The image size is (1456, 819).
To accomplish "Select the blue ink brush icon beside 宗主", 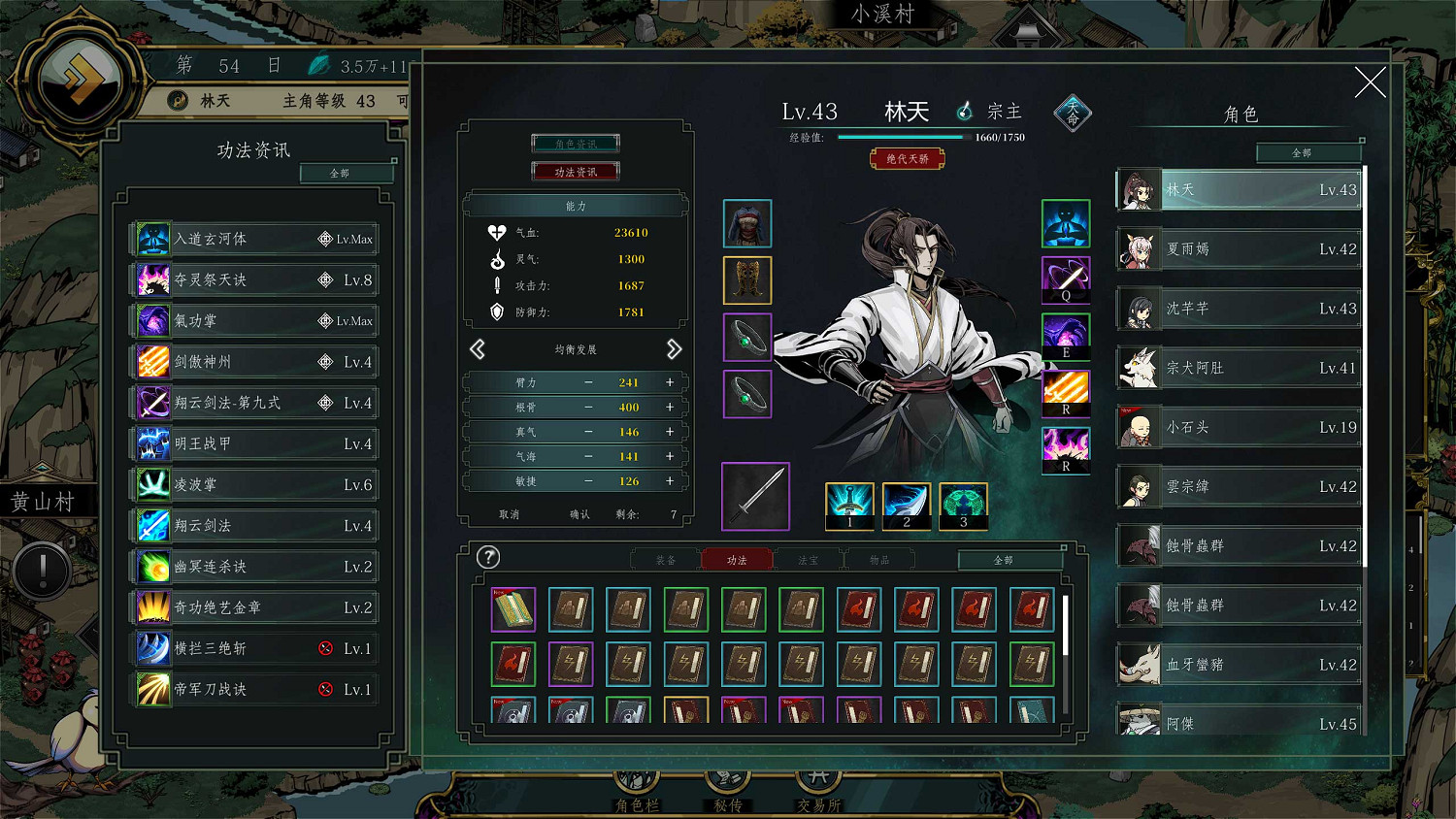I will 964,111.
